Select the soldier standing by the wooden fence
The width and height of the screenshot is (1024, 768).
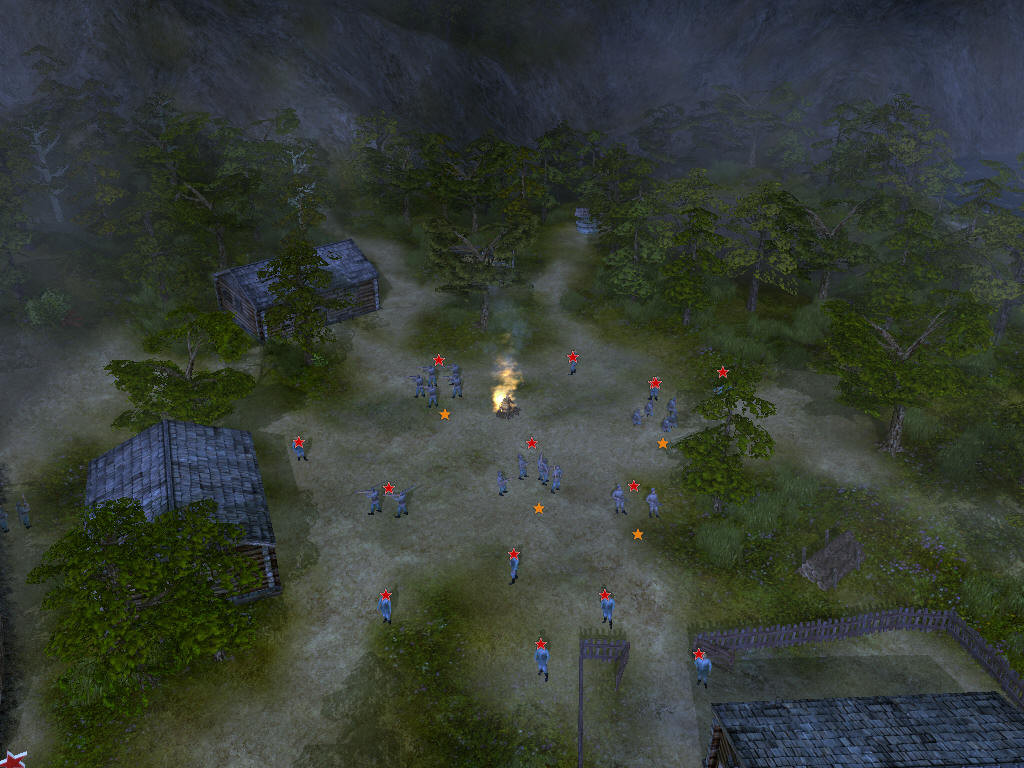pyautogui.click(x=703, y=670)
